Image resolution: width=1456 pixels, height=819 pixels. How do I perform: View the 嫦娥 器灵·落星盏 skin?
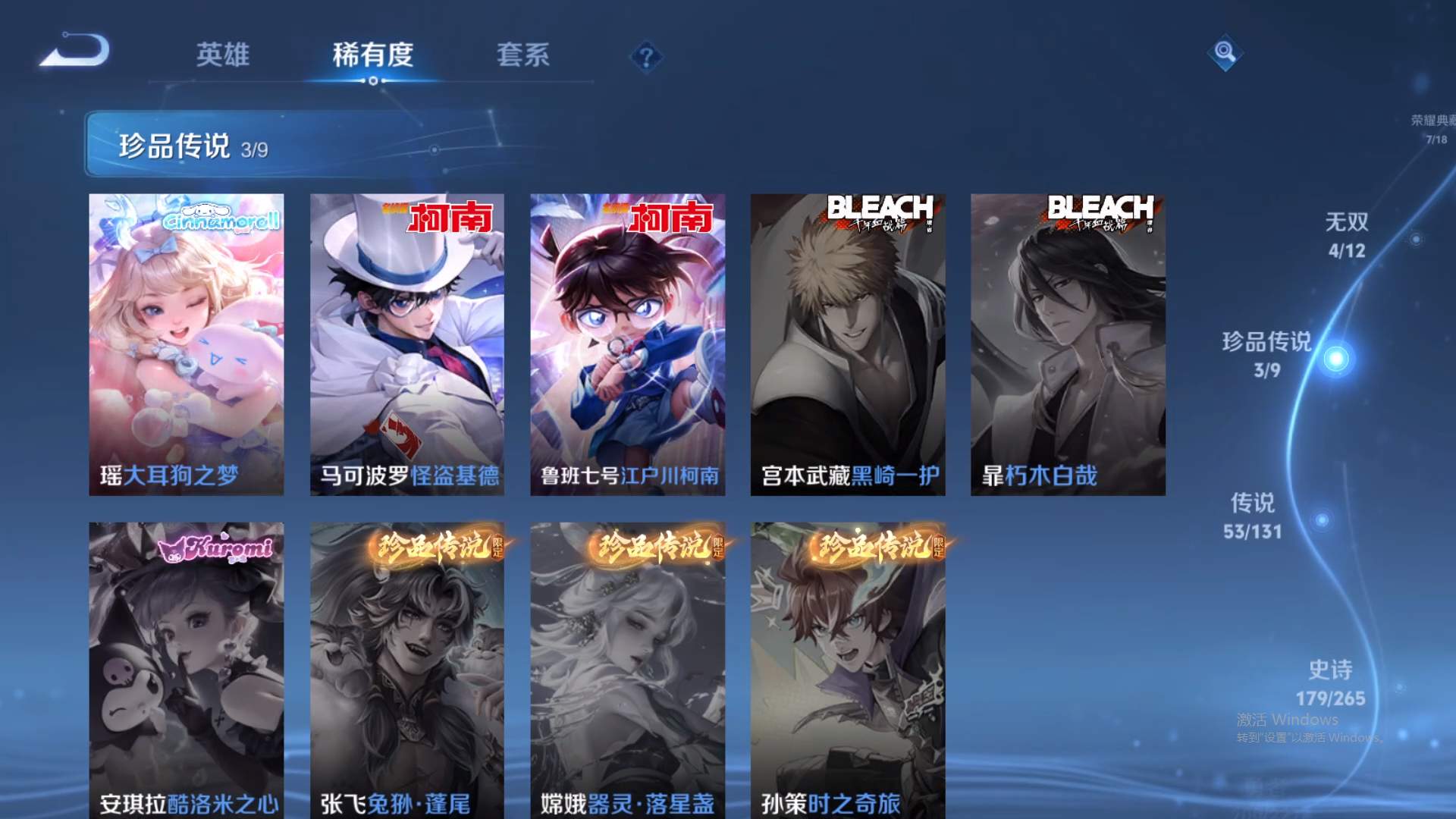point(626,667)
